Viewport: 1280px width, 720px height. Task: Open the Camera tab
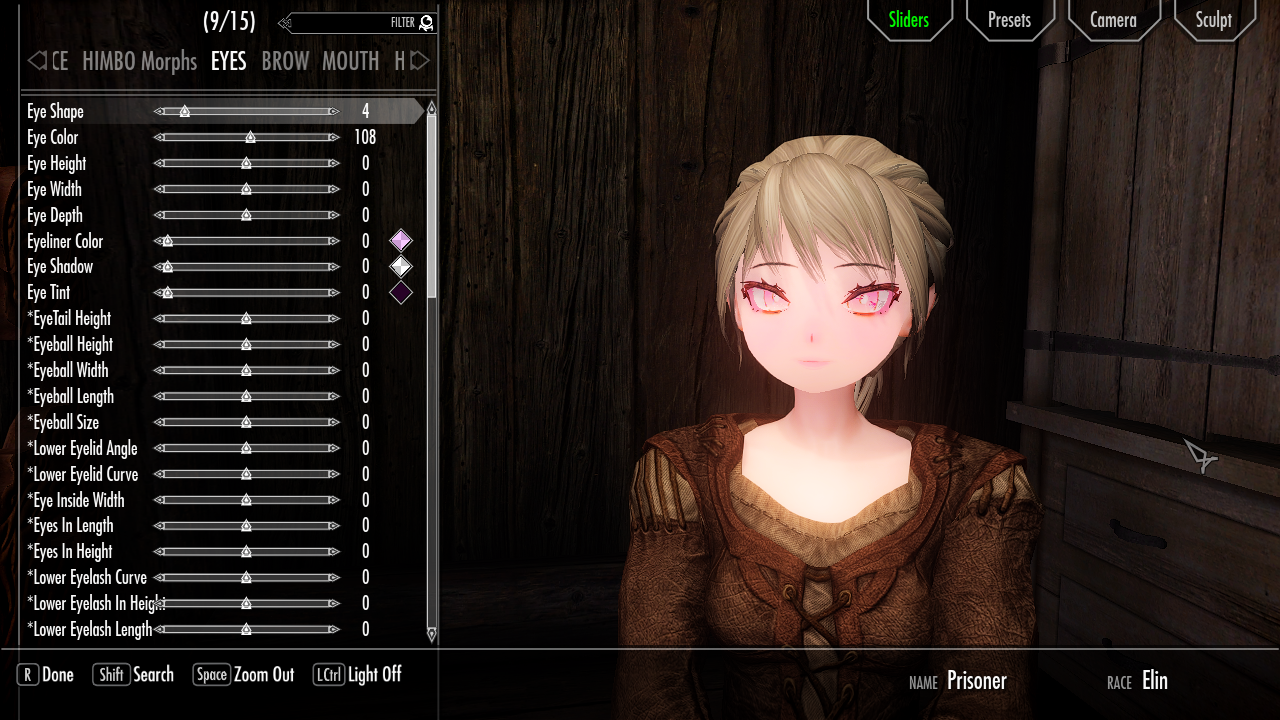click(1114, 20)
